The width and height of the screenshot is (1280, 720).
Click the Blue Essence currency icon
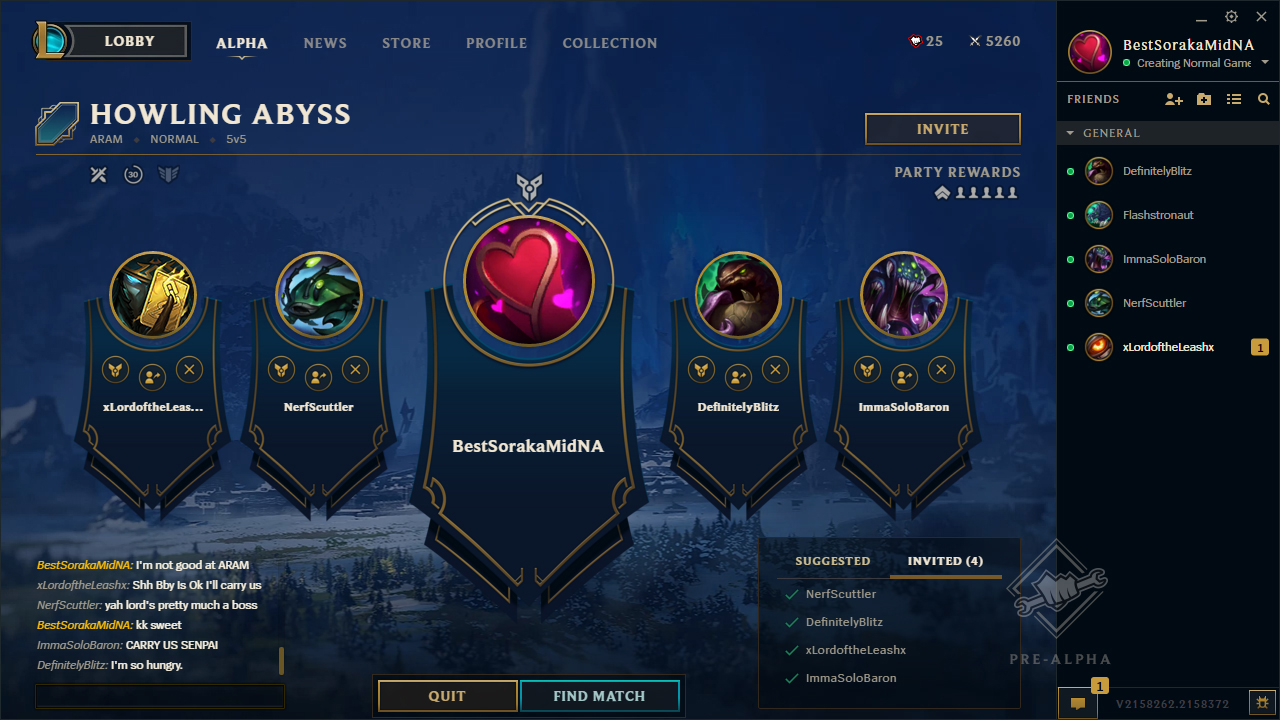[973, 41]
